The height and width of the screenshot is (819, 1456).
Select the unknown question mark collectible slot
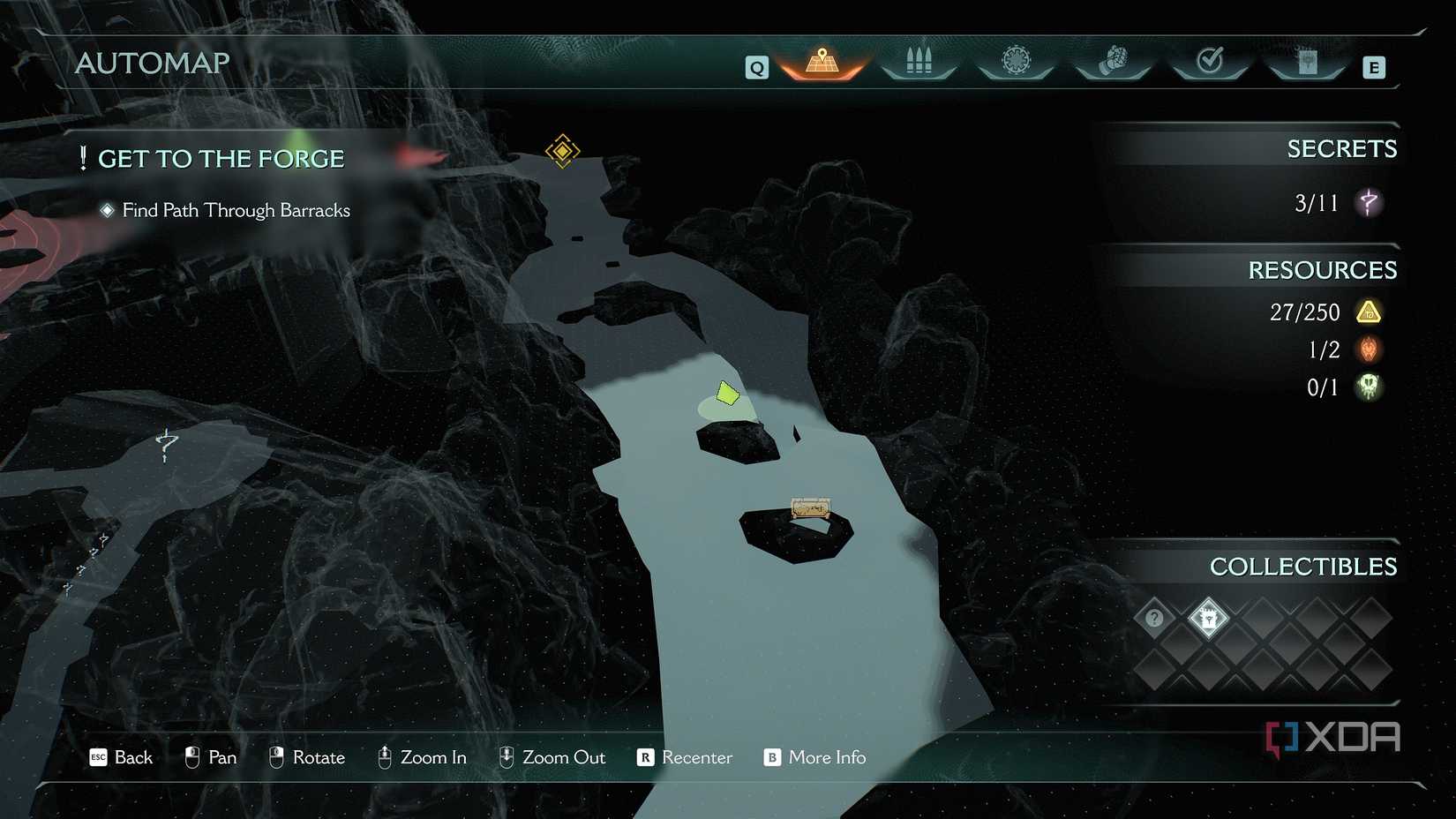tap(1154, 618)
